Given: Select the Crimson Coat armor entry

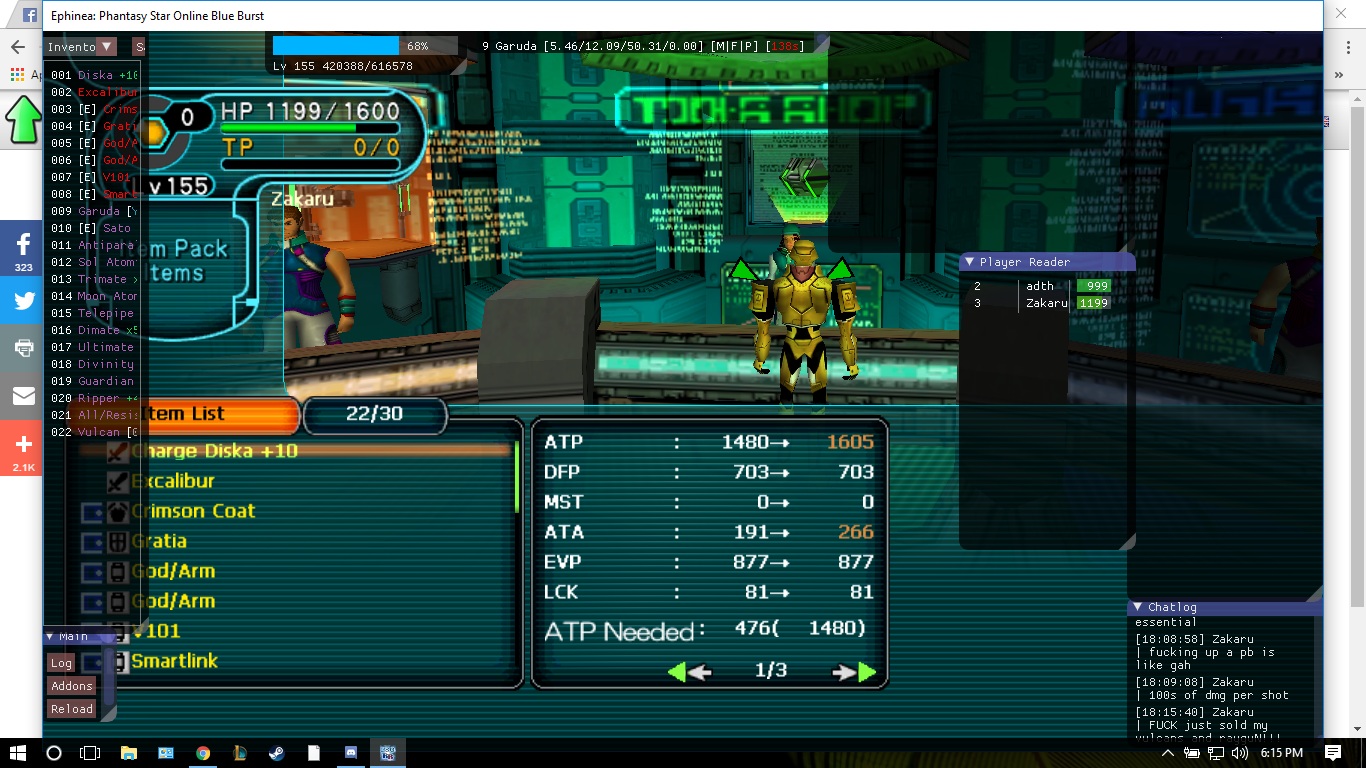Looking at the screenshot, I should coord(193,511).
